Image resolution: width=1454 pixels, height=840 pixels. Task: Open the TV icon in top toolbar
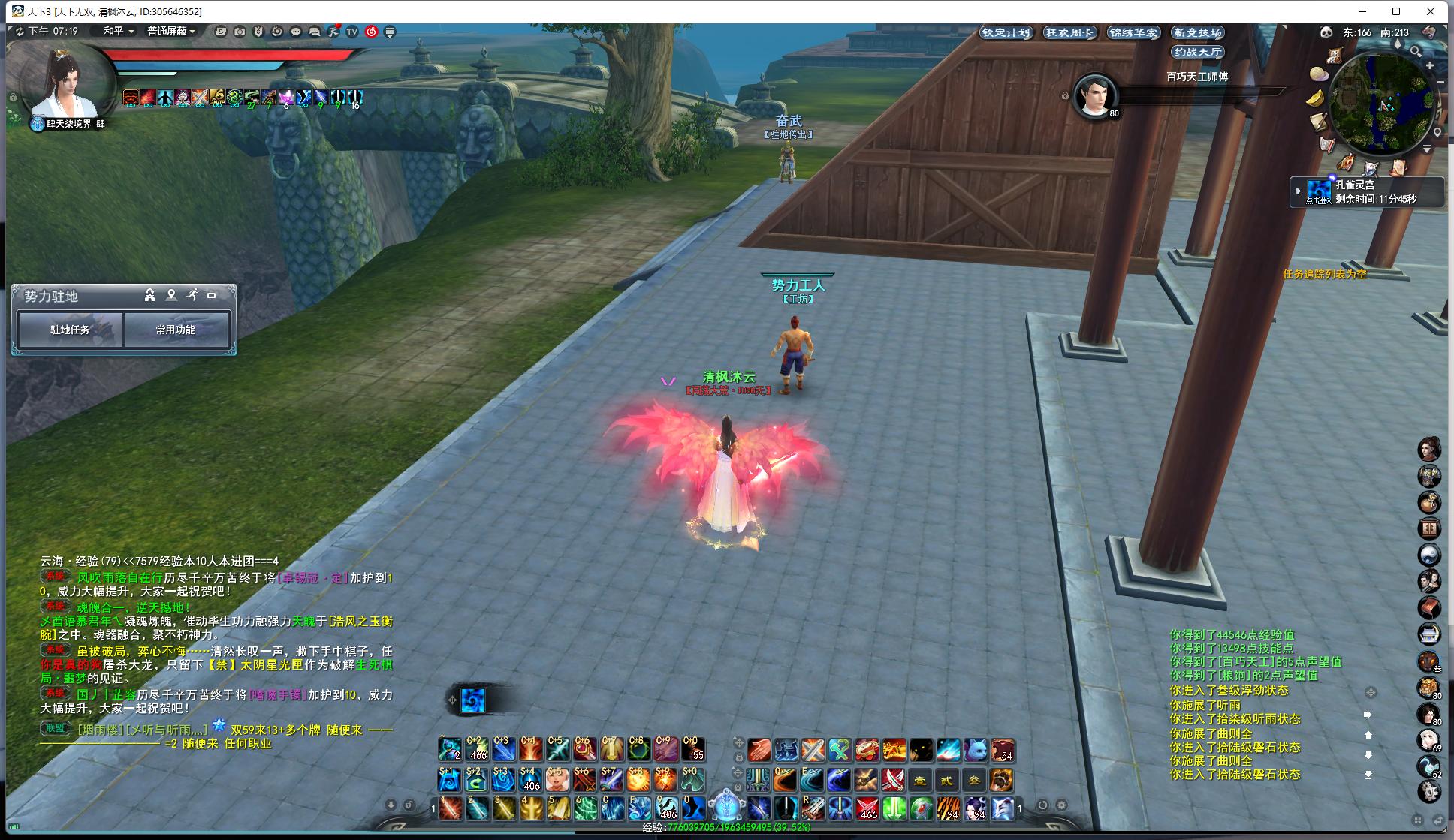[x=351, y=32]
